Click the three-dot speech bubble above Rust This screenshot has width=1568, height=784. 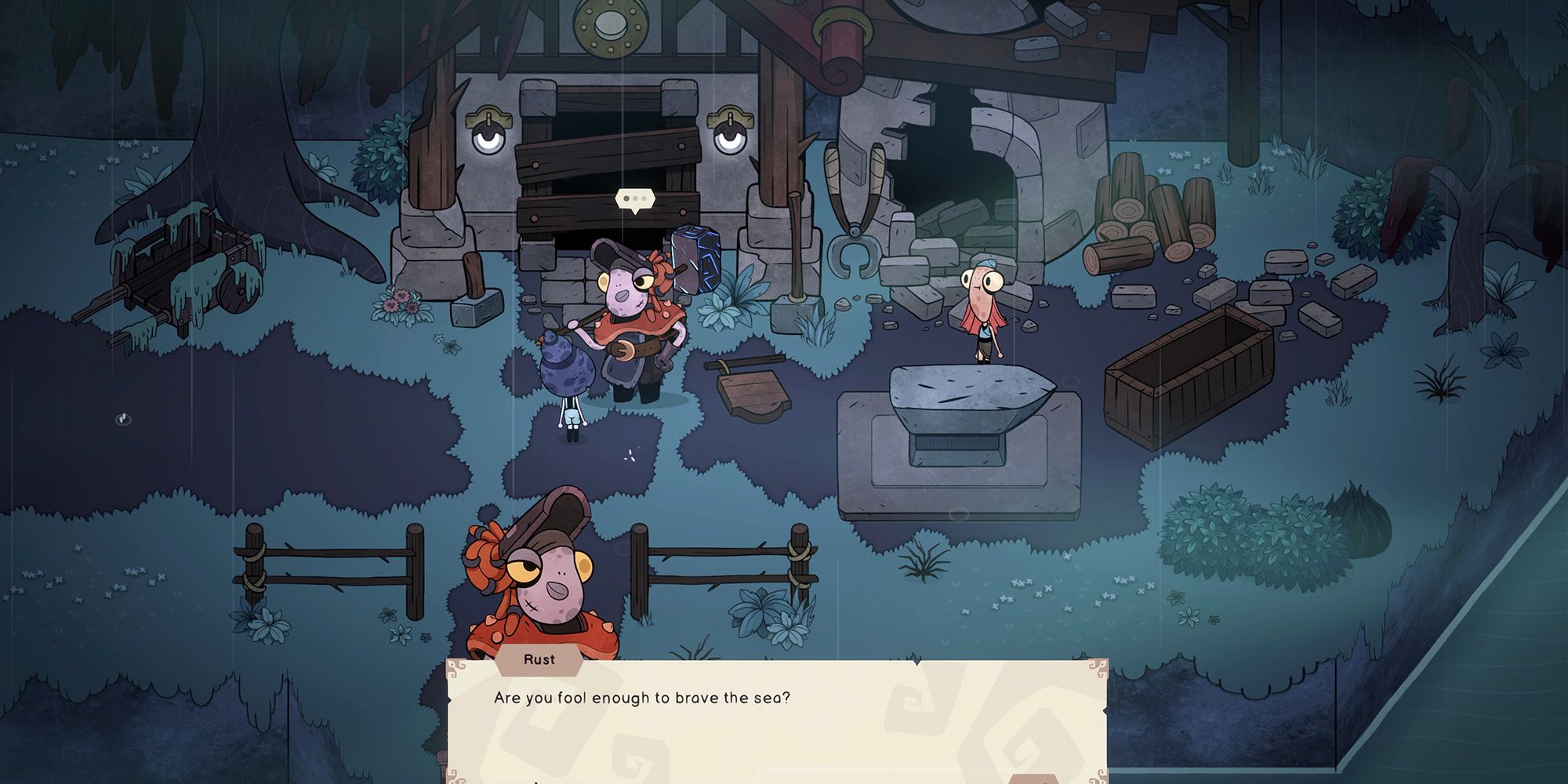point(634,200)
